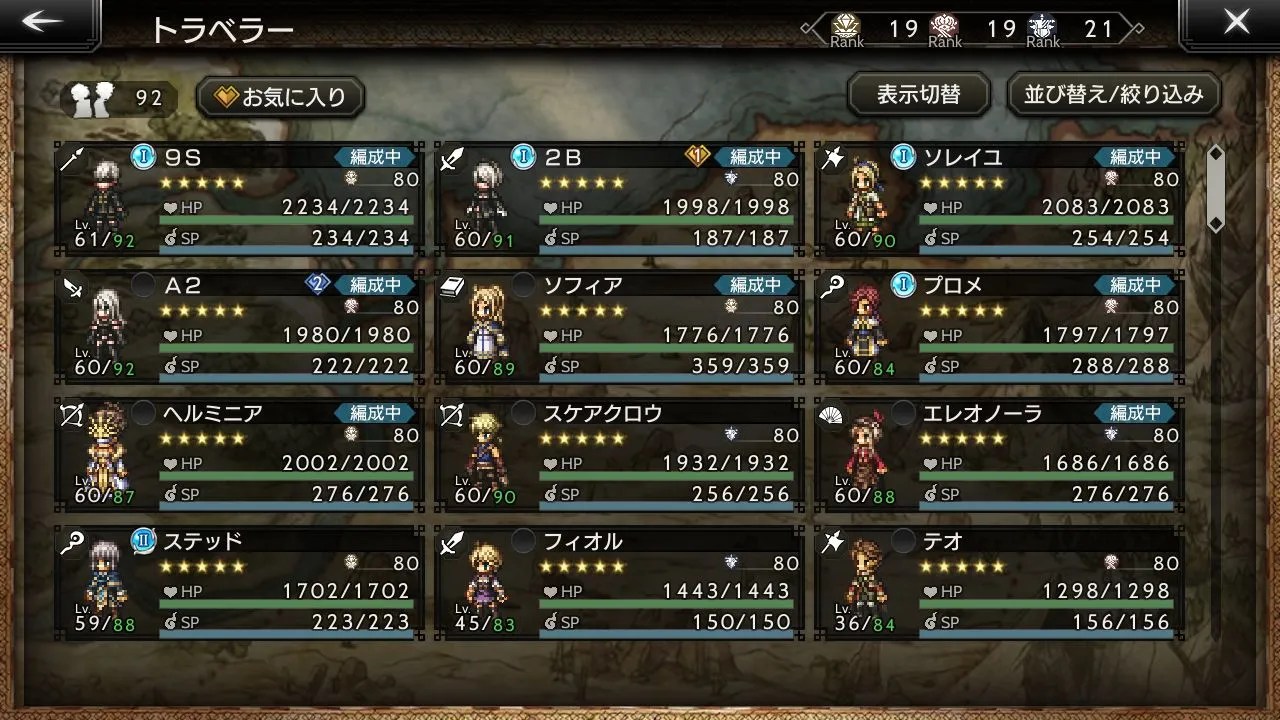Image resolution: width=1280 pixels, height=720 pixels.
Task: Select the スケアクロウ traveler card
Action: point(620,455)
